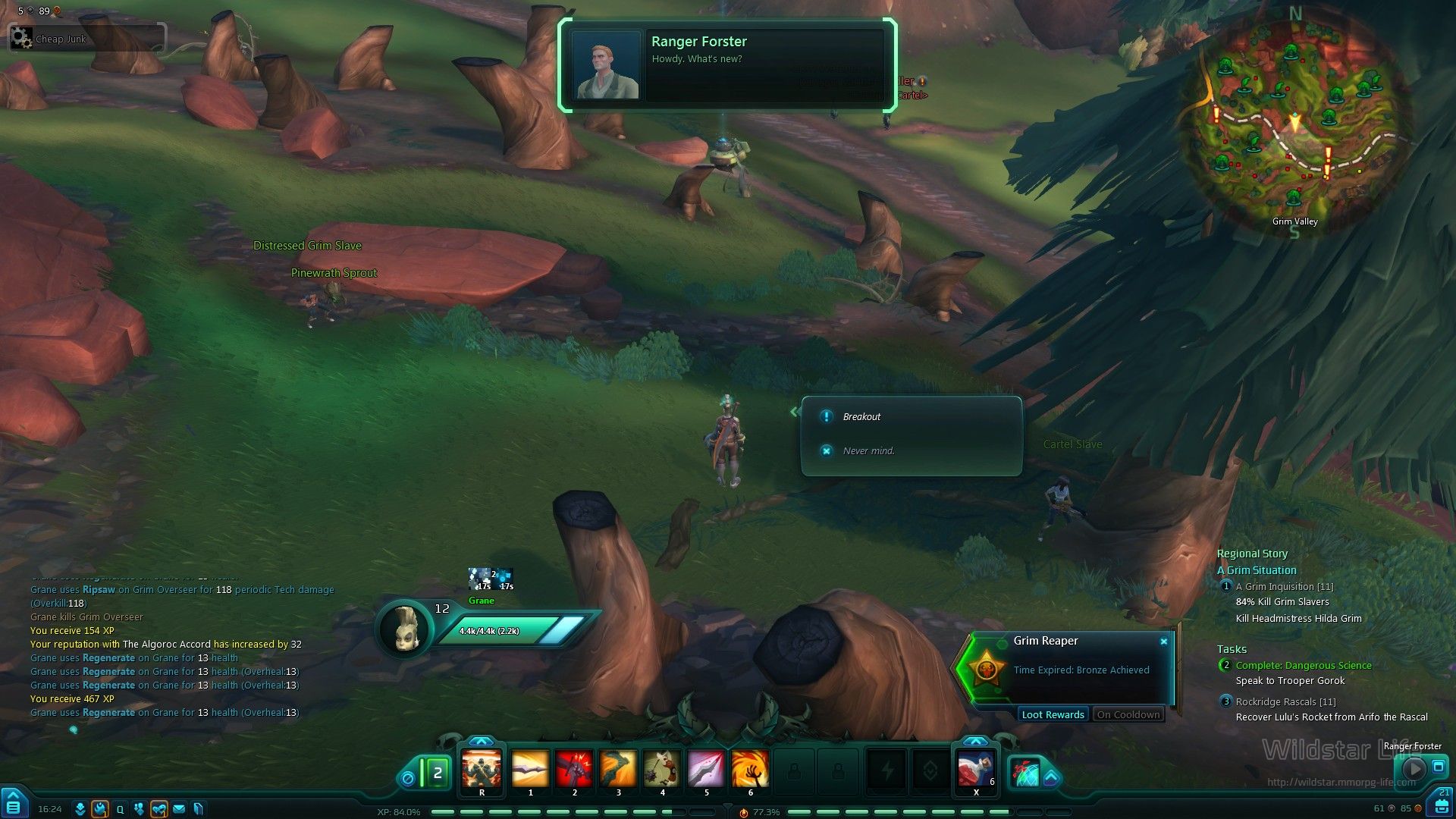This screenshot has width=1456, height=819.
Task: Use the red potion in slot X
Action: (975, 770)
